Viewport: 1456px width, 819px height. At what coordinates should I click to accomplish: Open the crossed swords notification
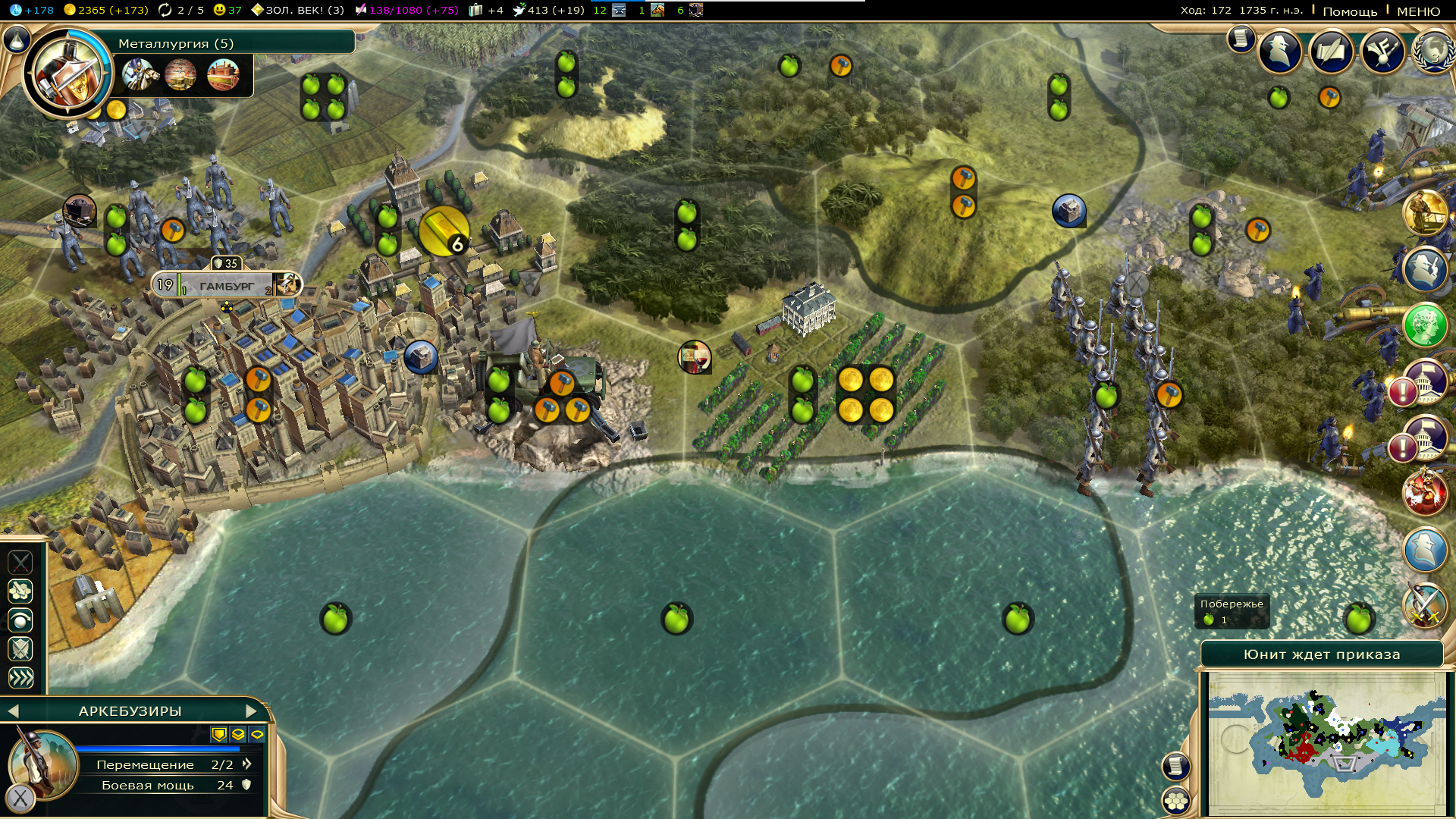click(1425, 605)
